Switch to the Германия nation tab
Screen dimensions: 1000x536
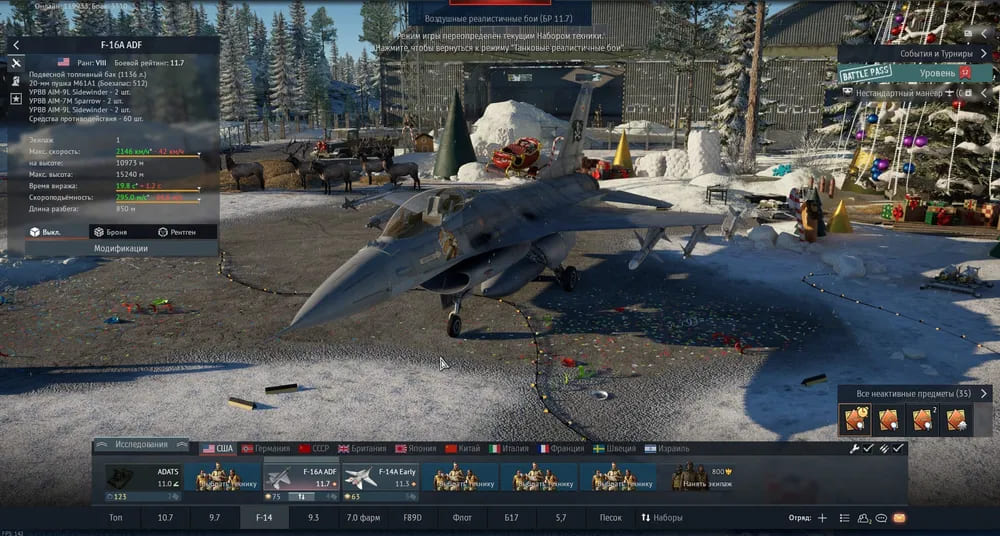point(265,449)
